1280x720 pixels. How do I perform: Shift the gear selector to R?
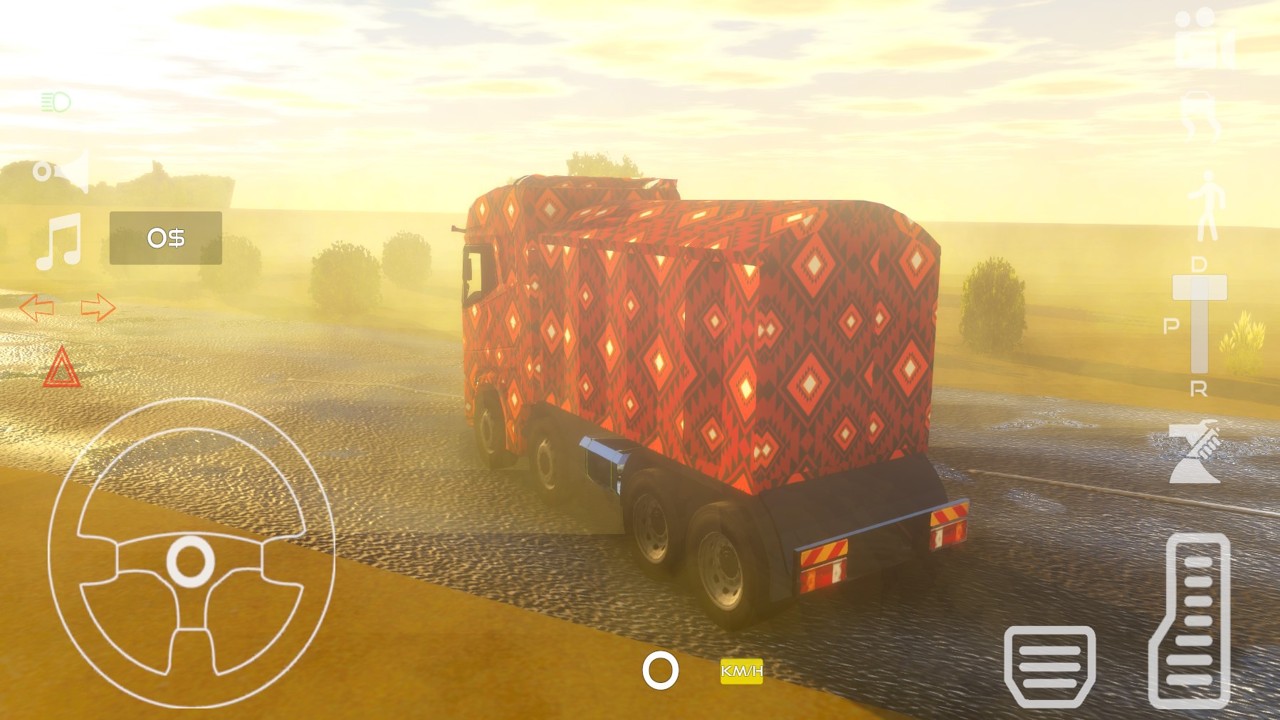(x=1199, y=389)
